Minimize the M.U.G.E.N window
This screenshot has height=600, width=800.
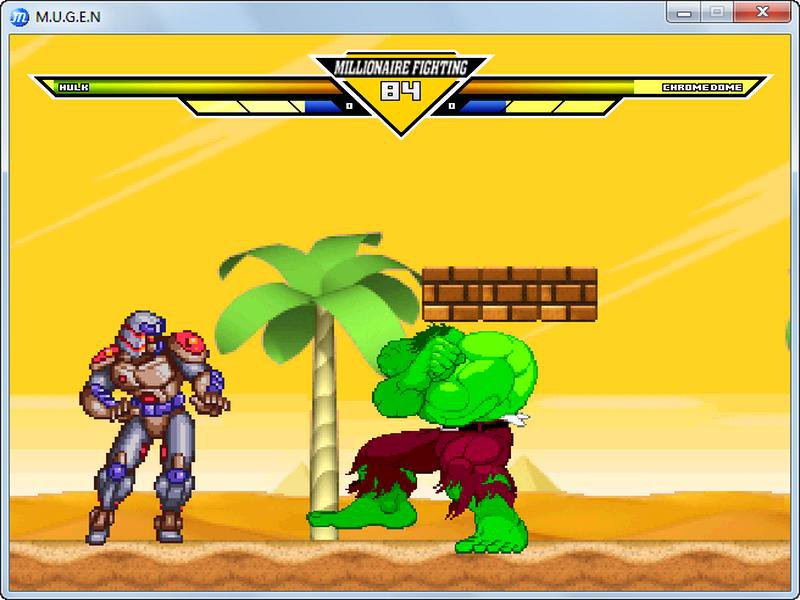click(688, 12)
